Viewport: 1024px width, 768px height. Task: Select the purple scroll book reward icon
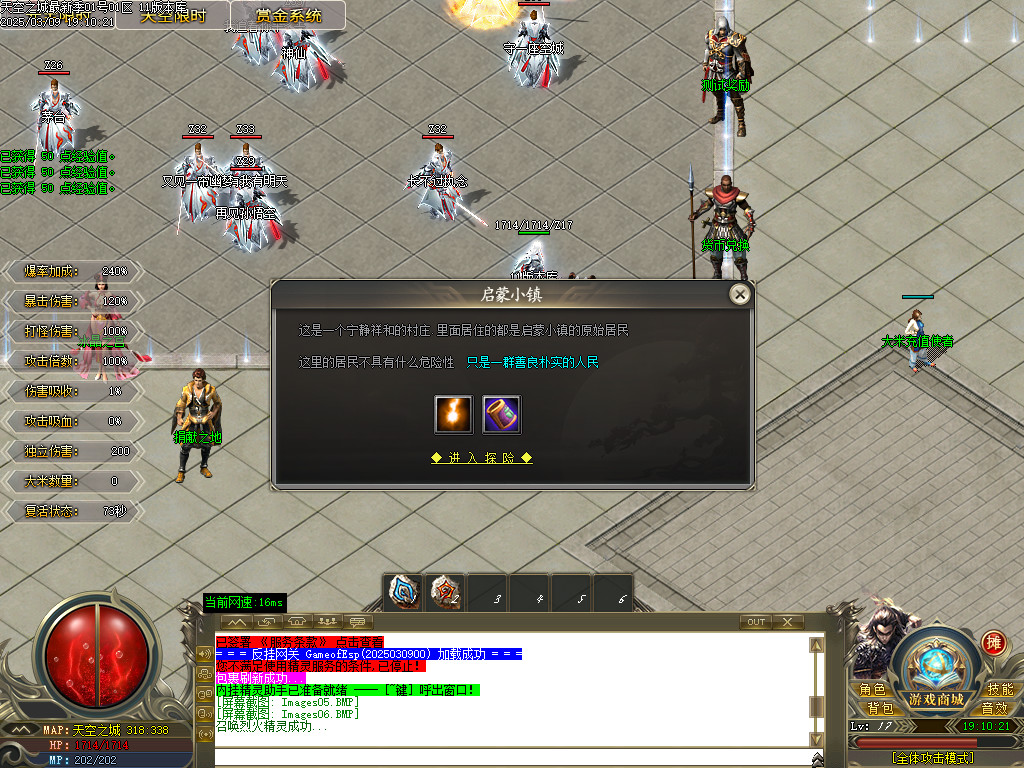[x=501, y=415]
